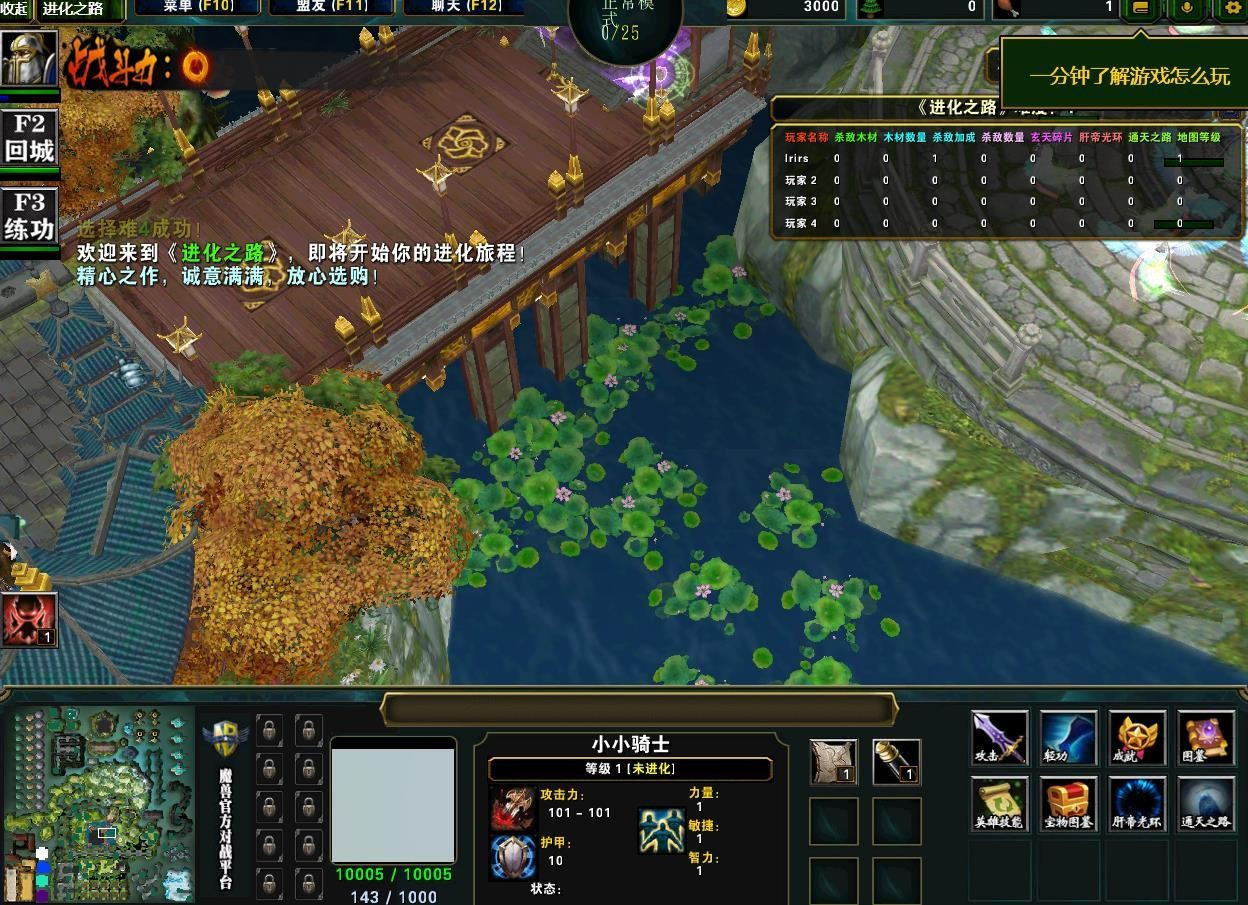Screen dimensions: 1248x905
Task: Click on the minimap
Action: [98, 803]
